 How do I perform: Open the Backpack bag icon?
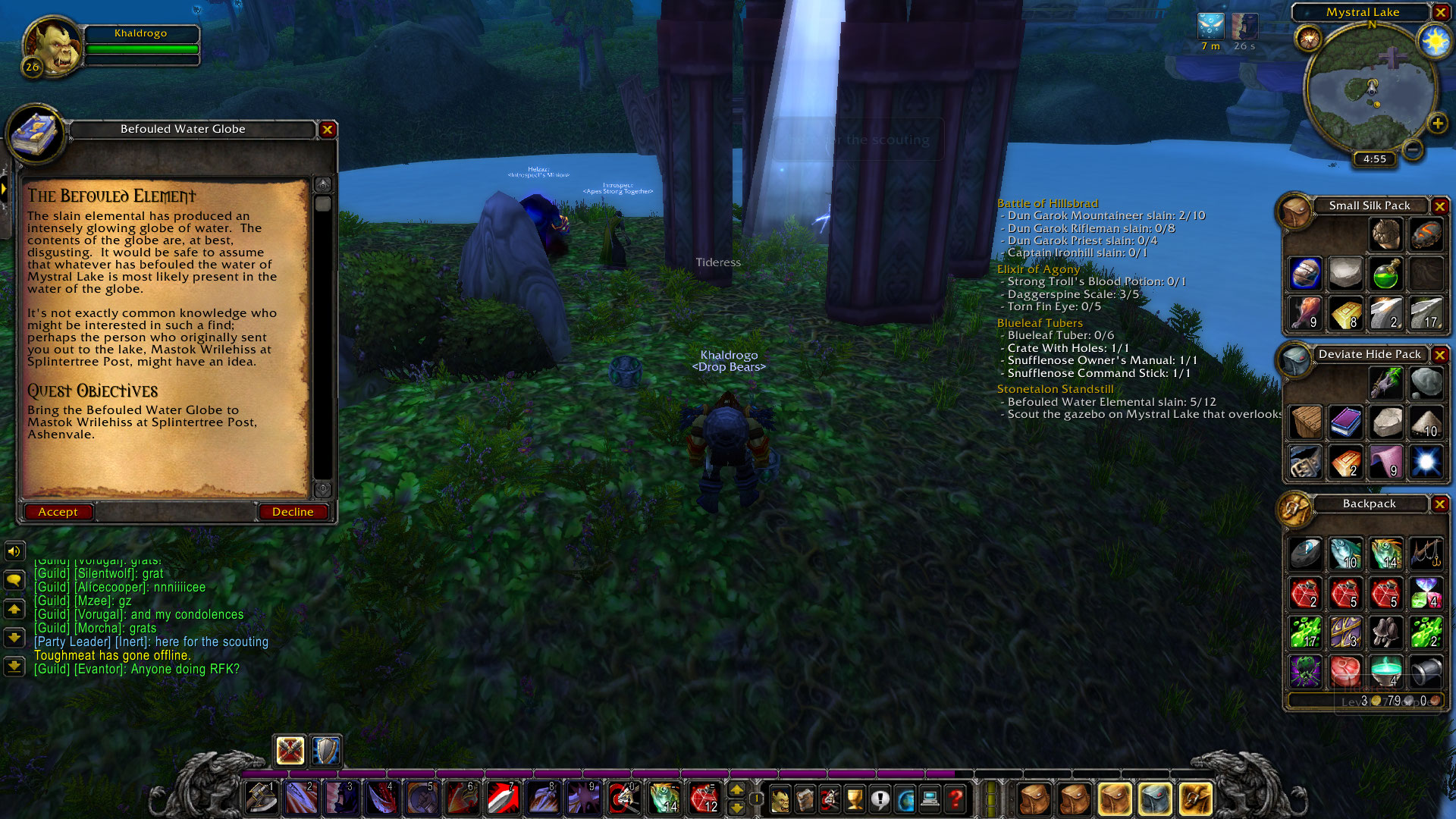click(1197, 798)
